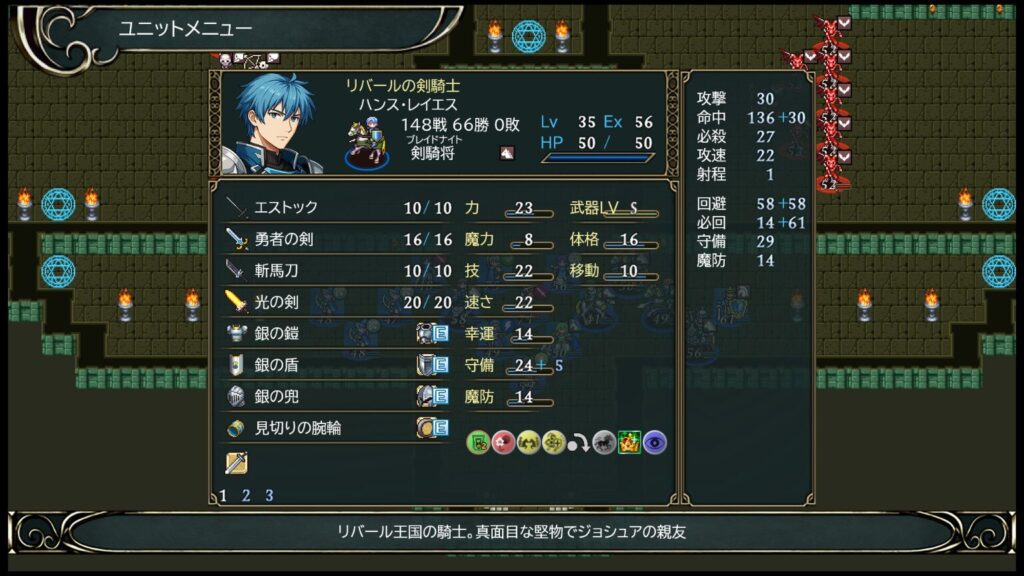Switch to page 2 of unit menu
The height and width of the screenshot is (576, 1024).
point(246,495)
